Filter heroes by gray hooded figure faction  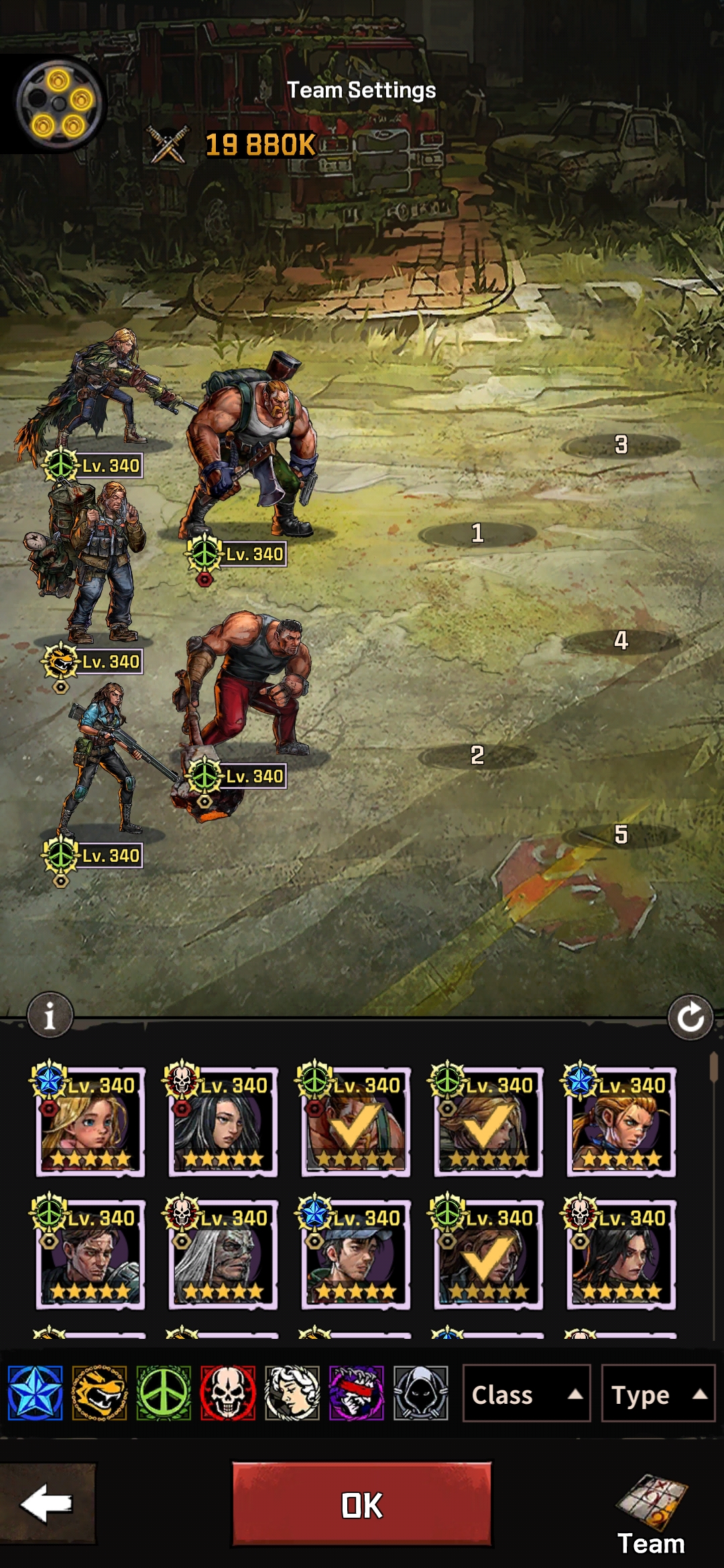coord(420,1394)
